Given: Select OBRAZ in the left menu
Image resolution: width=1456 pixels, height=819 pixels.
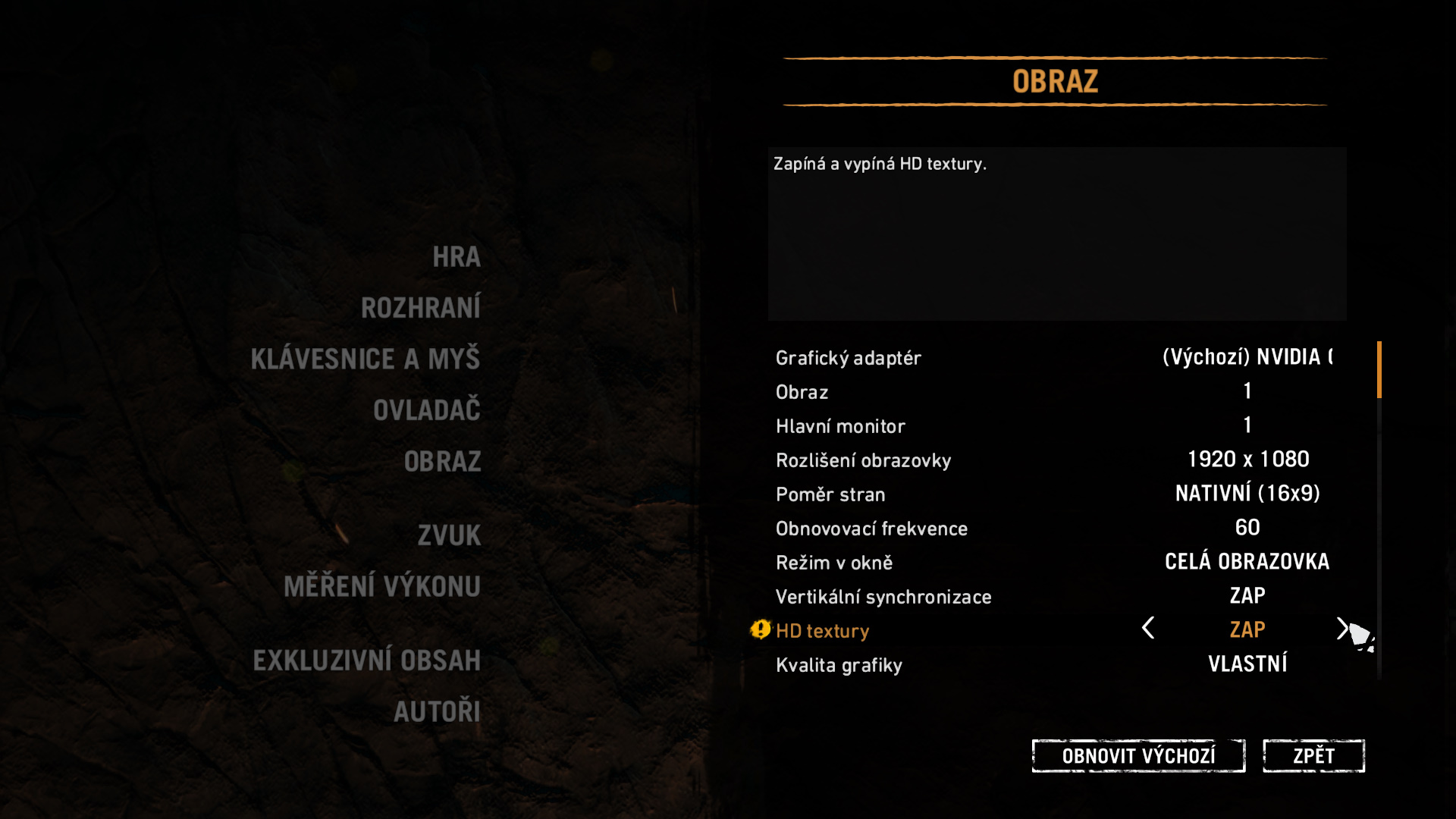Looking at the screenshot, I should 443,462.
